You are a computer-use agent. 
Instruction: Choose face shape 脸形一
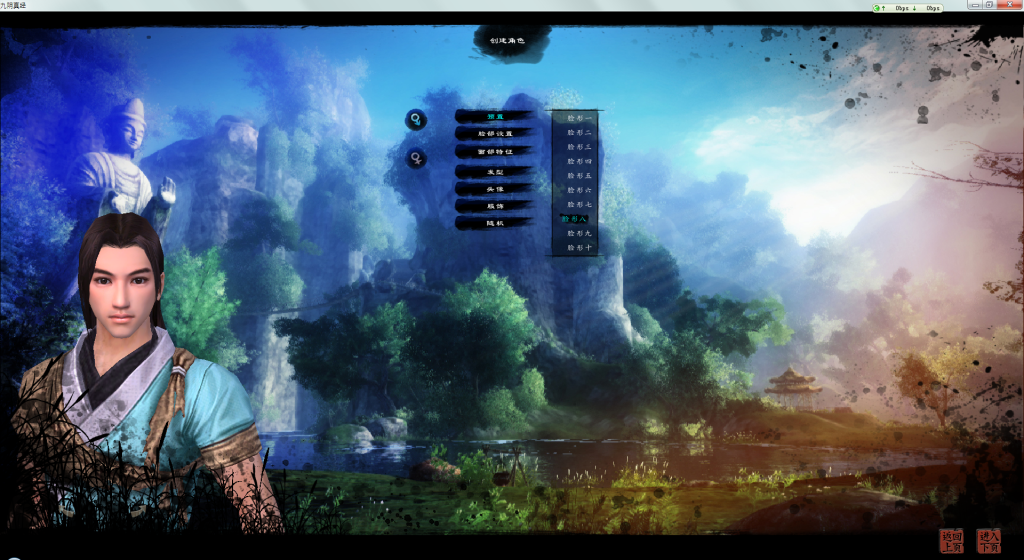579,118
